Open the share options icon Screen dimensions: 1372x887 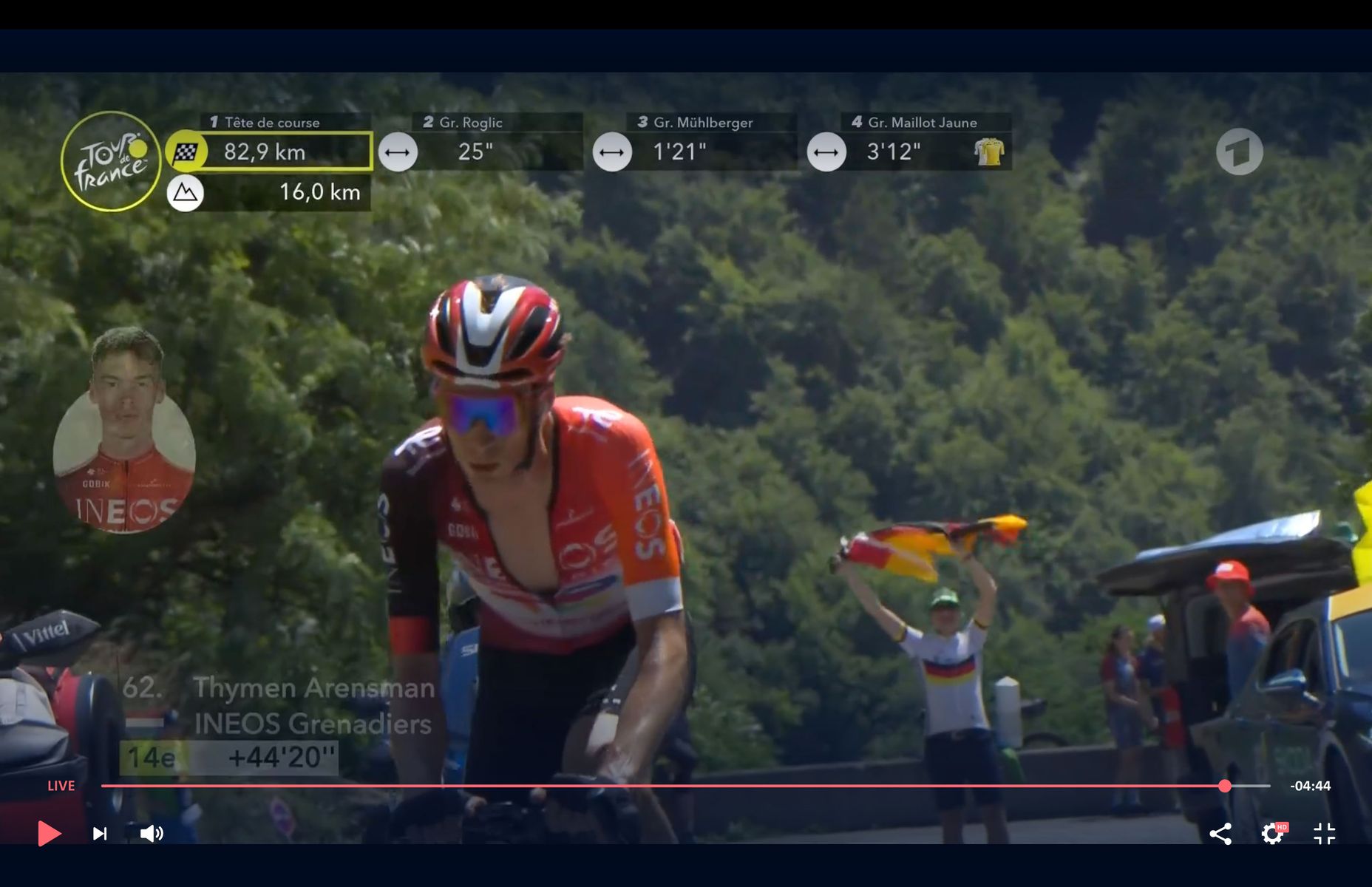click(x=1220, y=834)
